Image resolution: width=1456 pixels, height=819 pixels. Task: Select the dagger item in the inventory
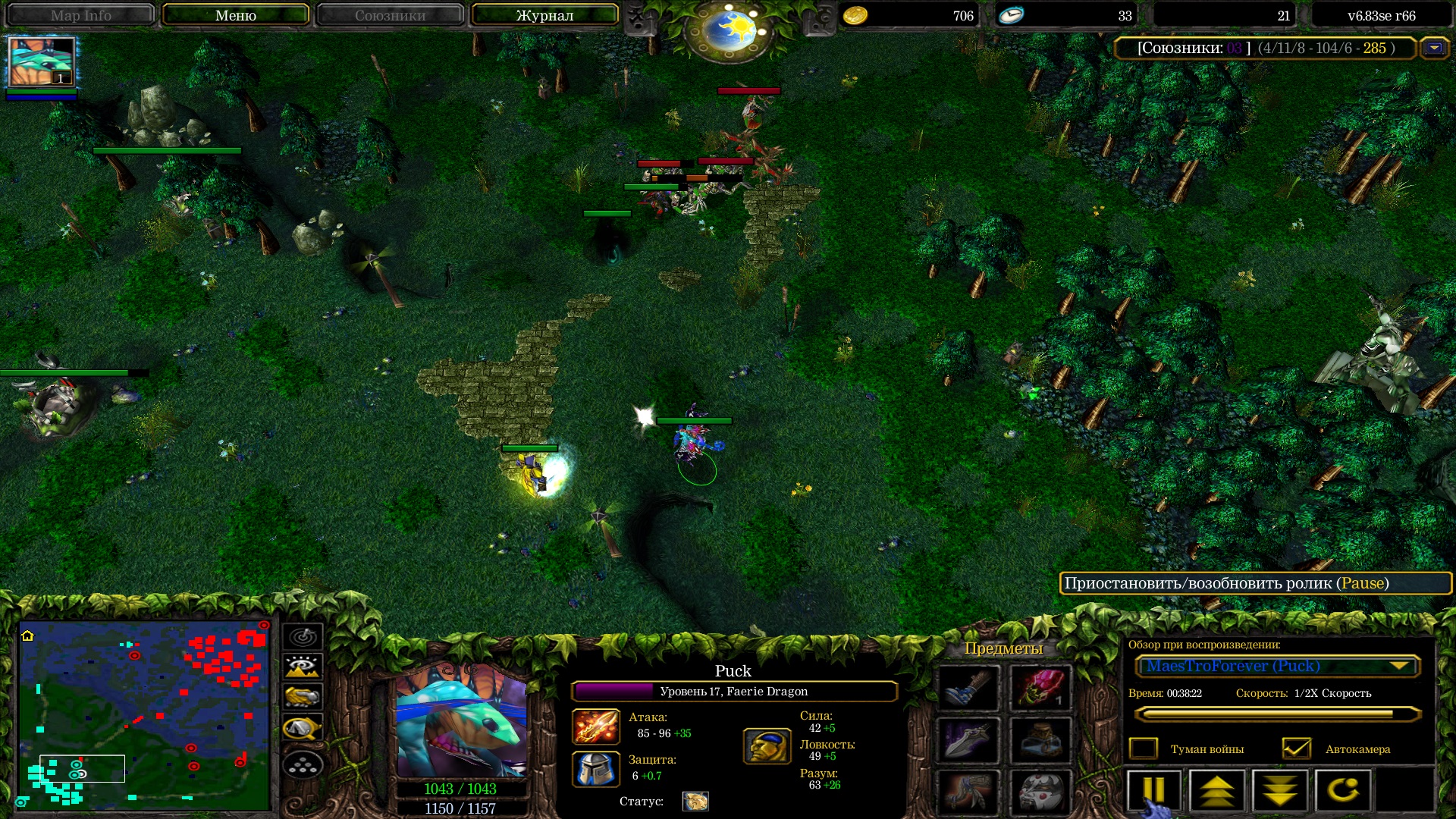[968, 740]
